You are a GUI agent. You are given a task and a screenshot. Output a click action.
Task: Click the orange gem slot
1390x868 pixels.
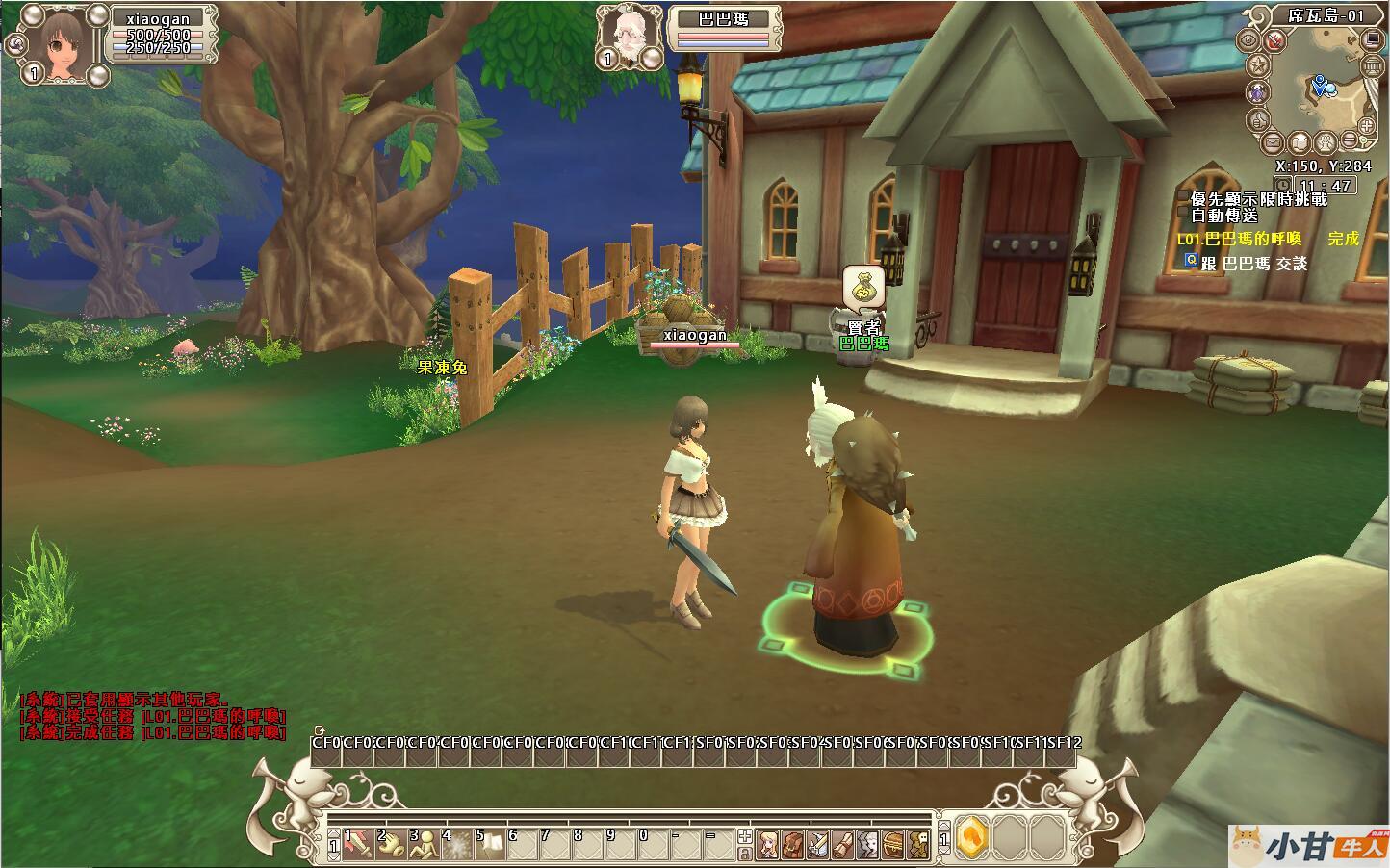[x=972, y=839]
